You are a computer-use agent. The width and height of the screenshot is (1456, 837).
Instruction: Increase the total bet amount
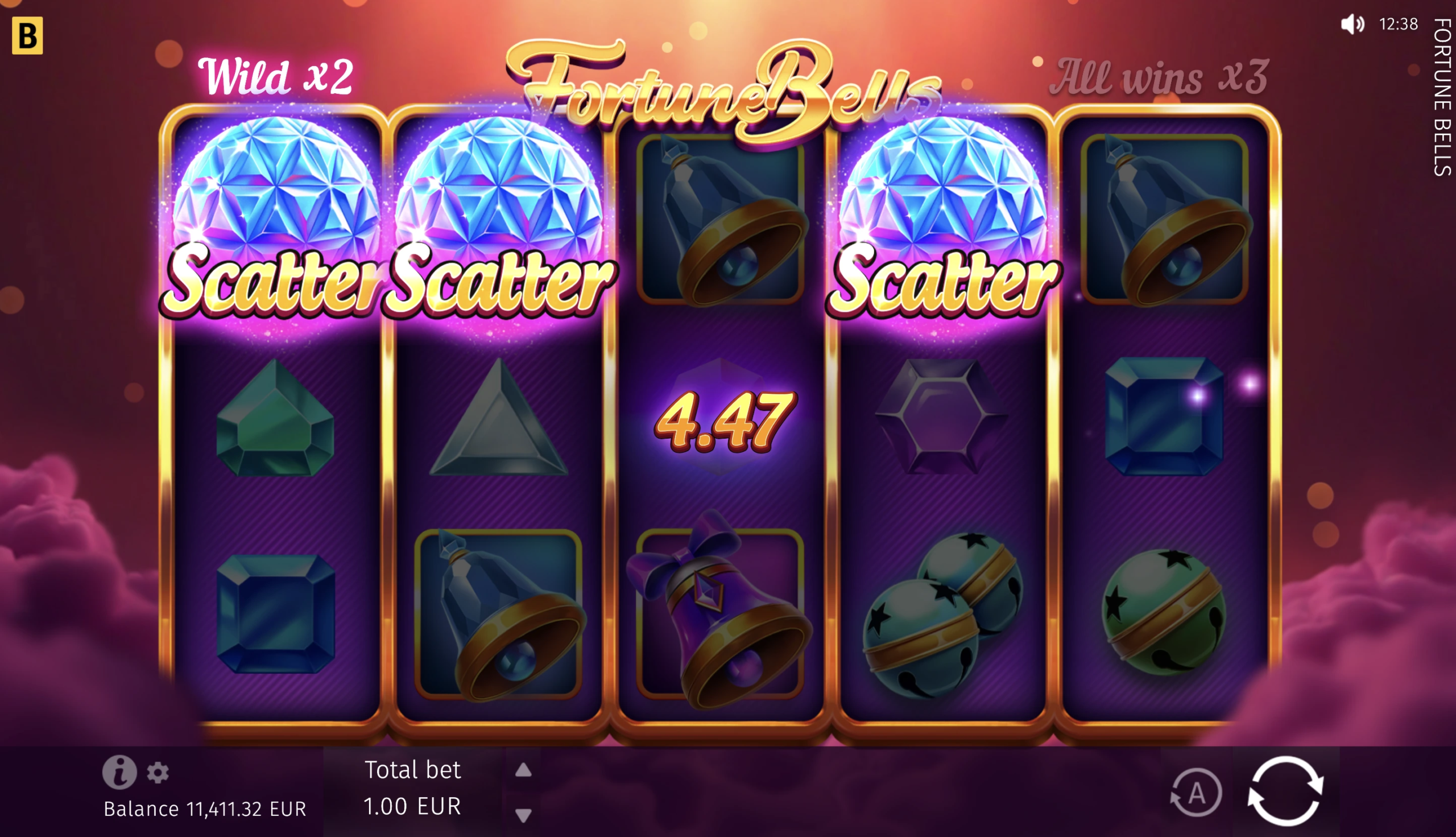[523, 770]
